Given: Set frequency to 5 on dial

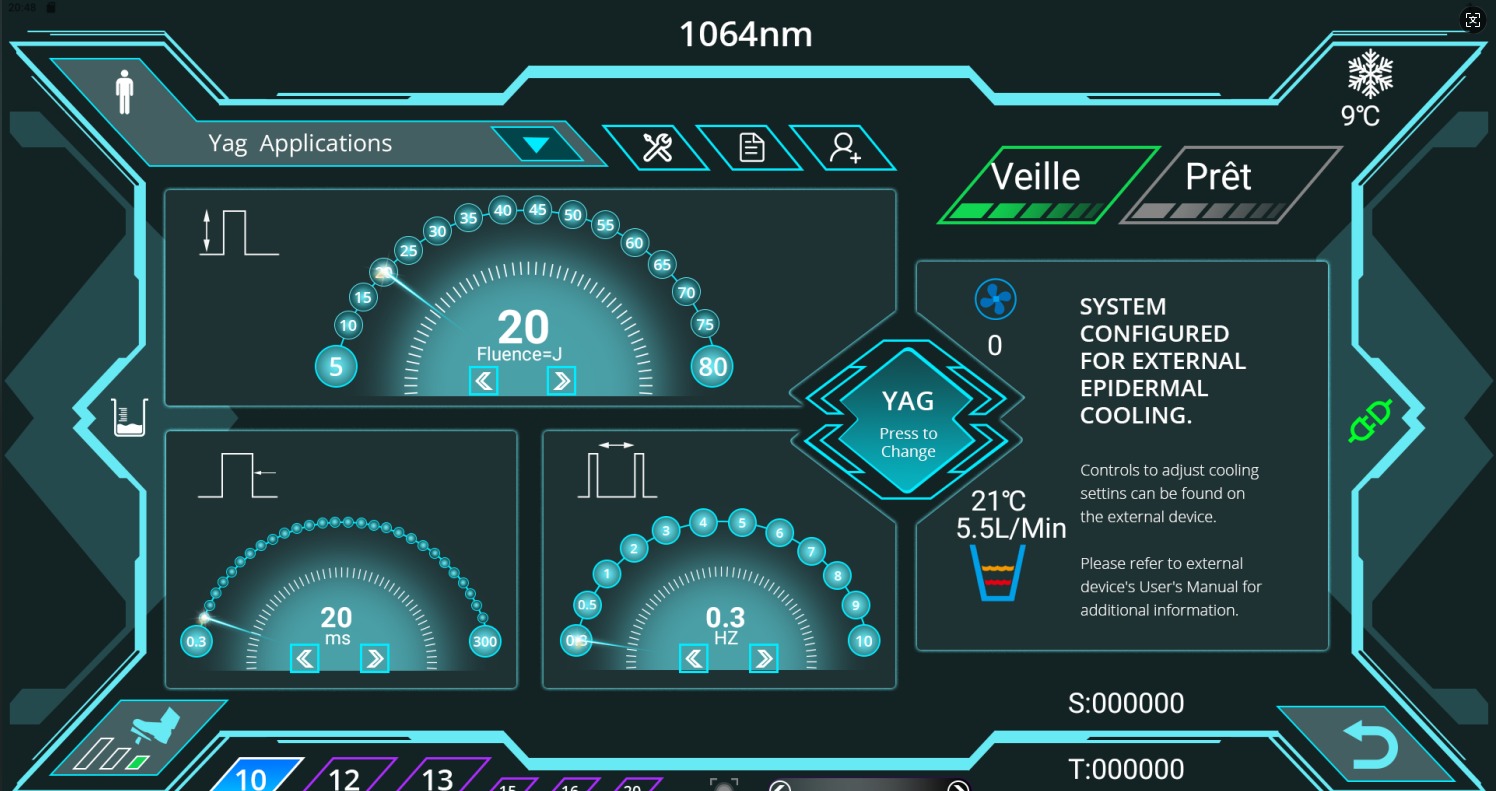Looking at the screenshot, I should point(741,521).
